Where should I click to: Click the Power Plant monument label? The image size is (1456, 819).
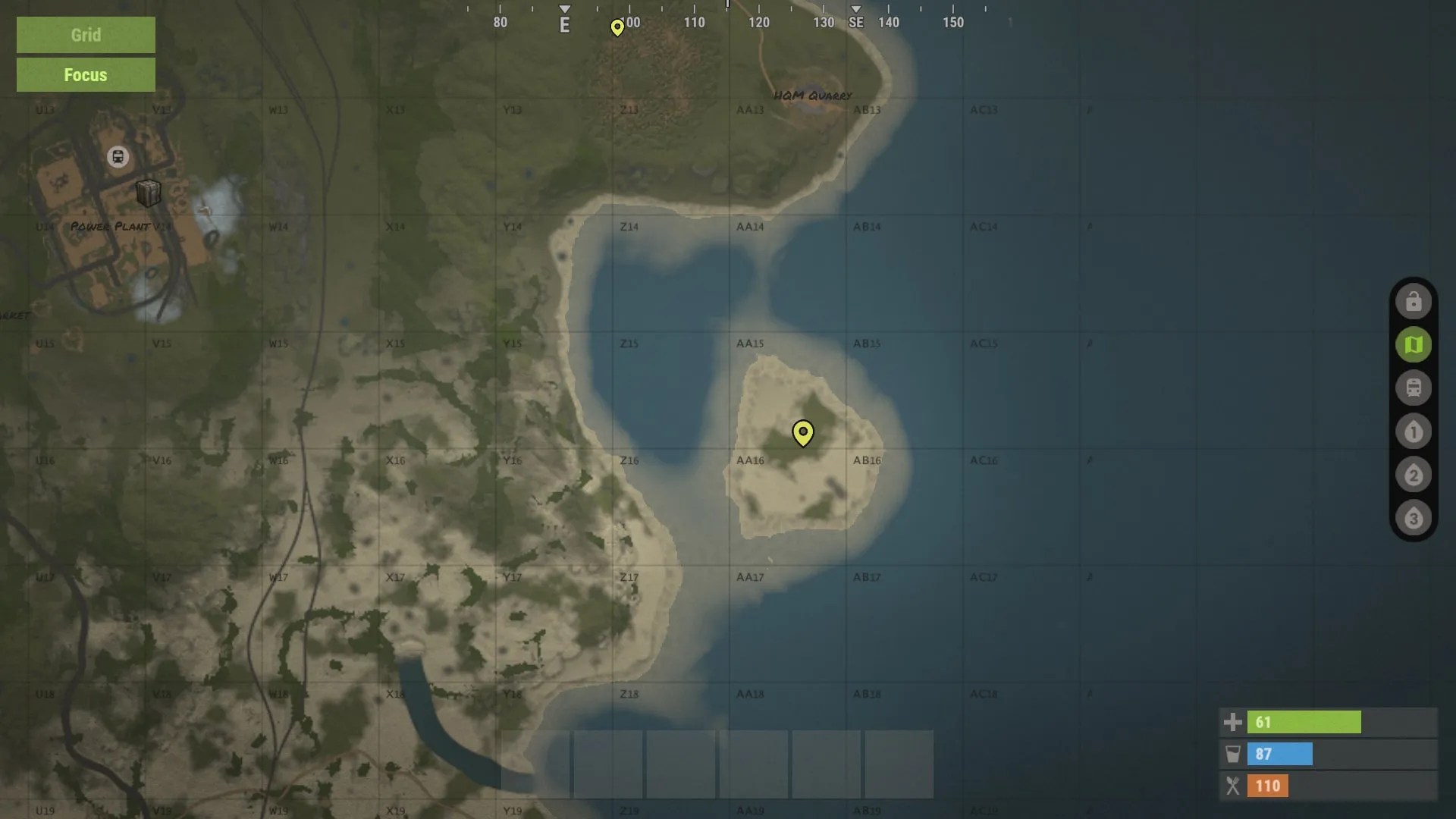[108, 226]
